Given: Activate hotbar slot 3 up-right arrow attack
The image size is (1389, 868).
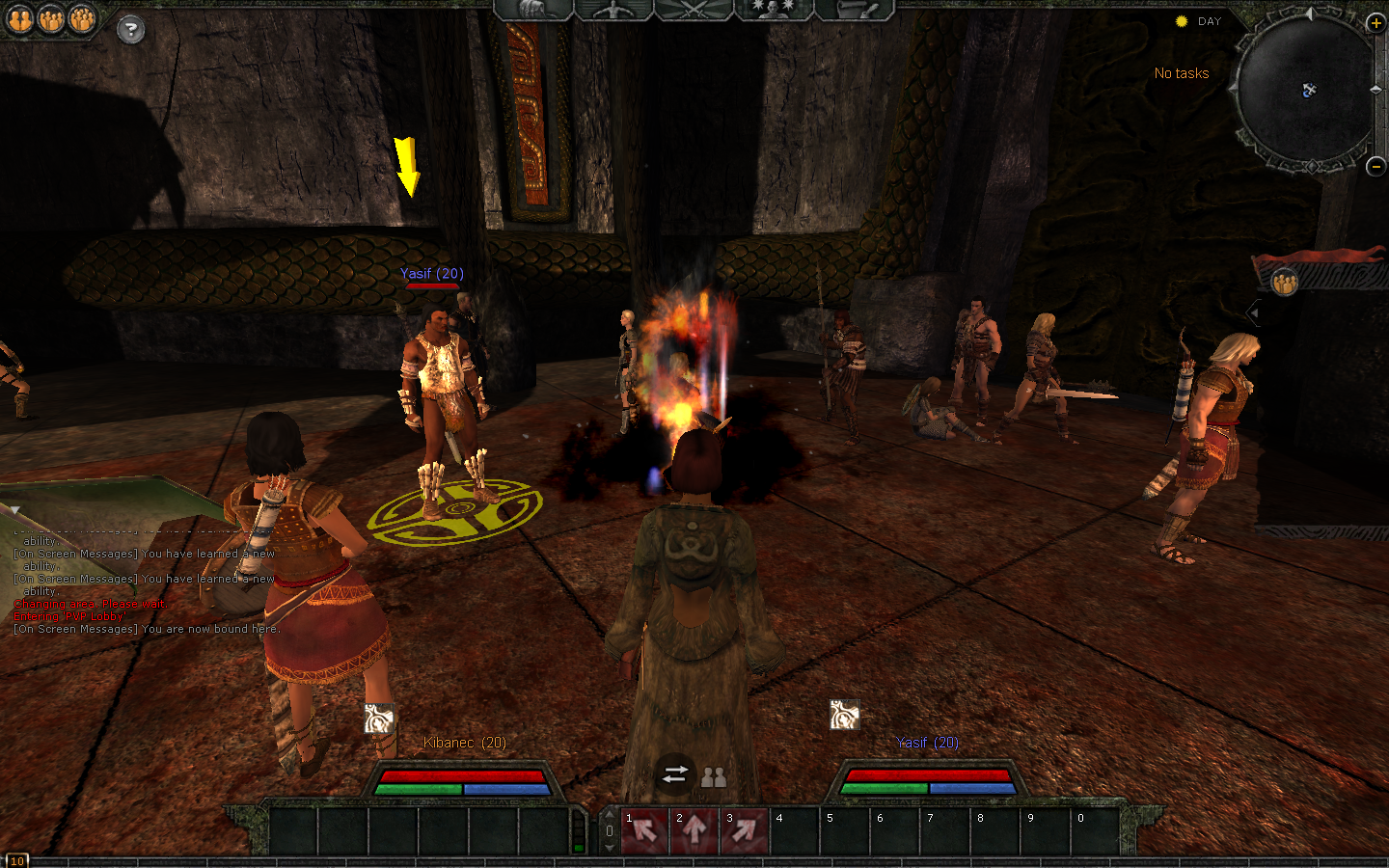Looking at the screenshot, I should [x=745, y=831].
